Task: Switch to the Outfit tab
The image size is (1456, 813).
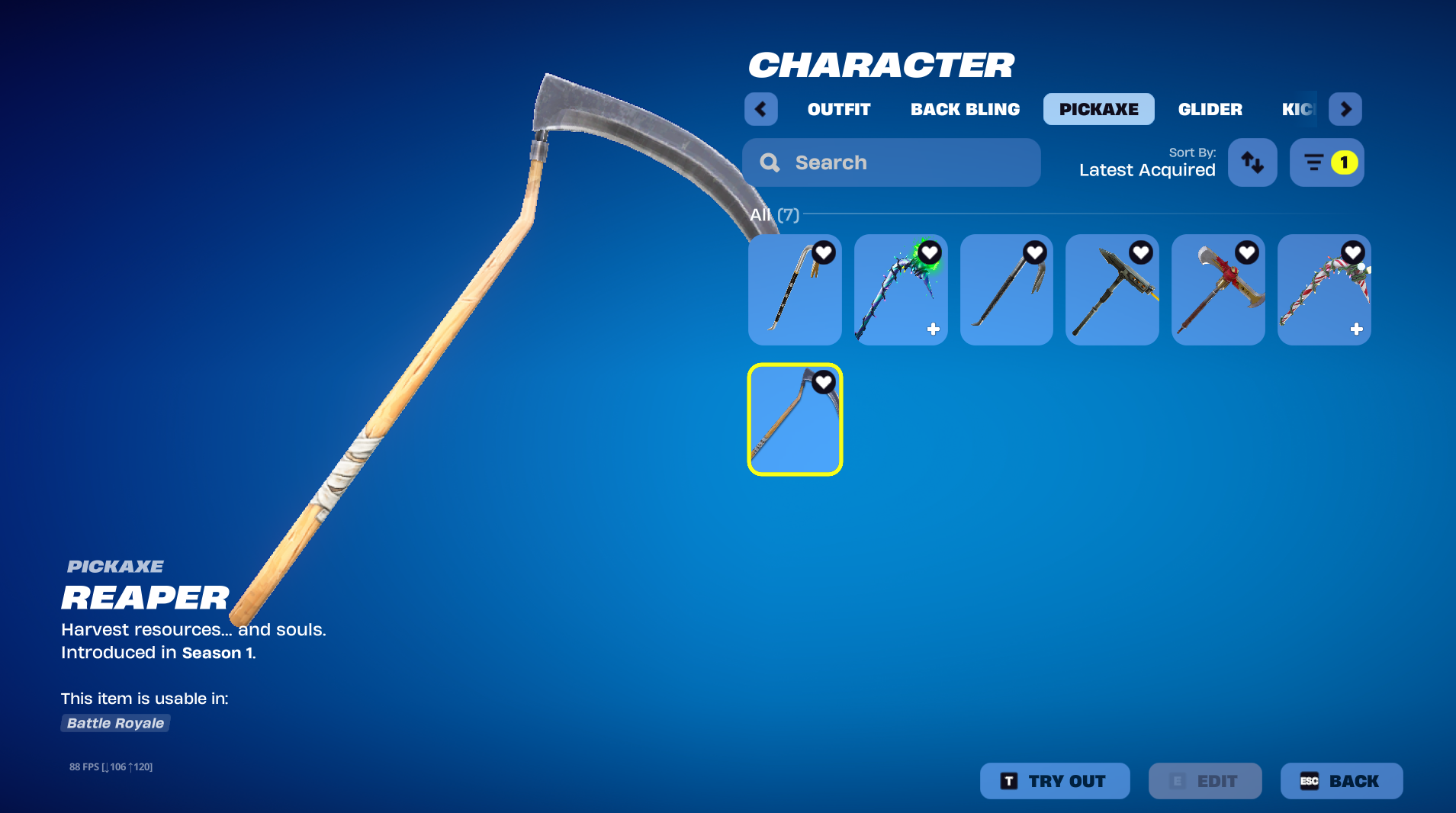Action: 839,109
